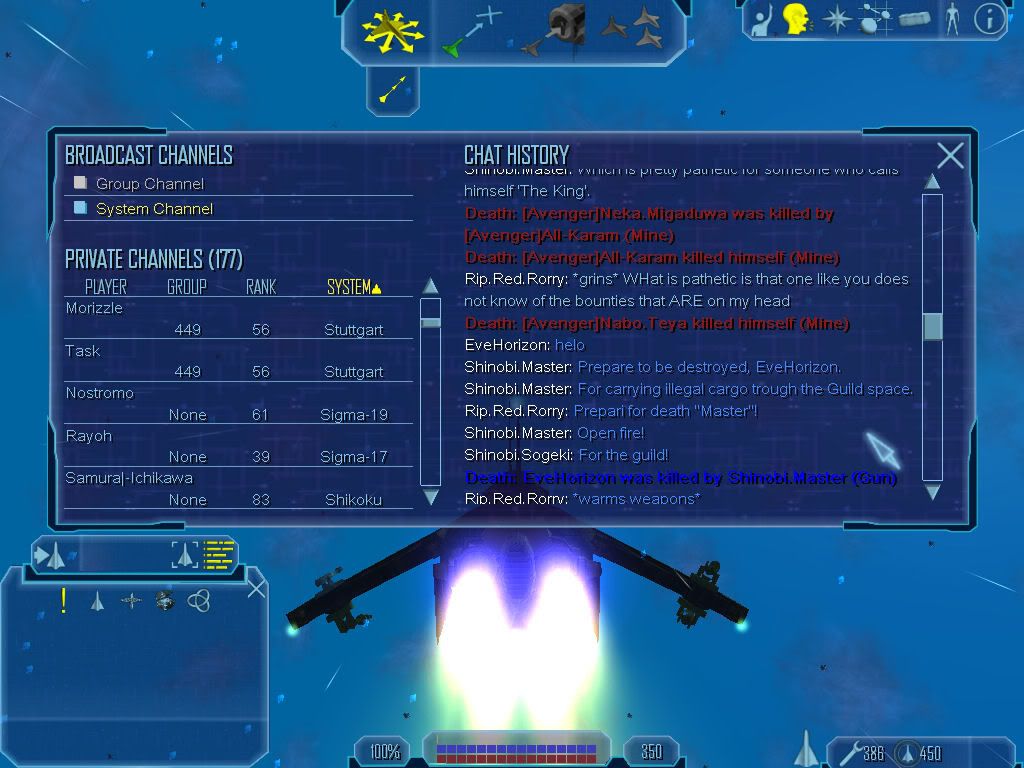1024x768 pixels.
Task: Activate the Go To maneuver icon
Action: coord(472,30)
